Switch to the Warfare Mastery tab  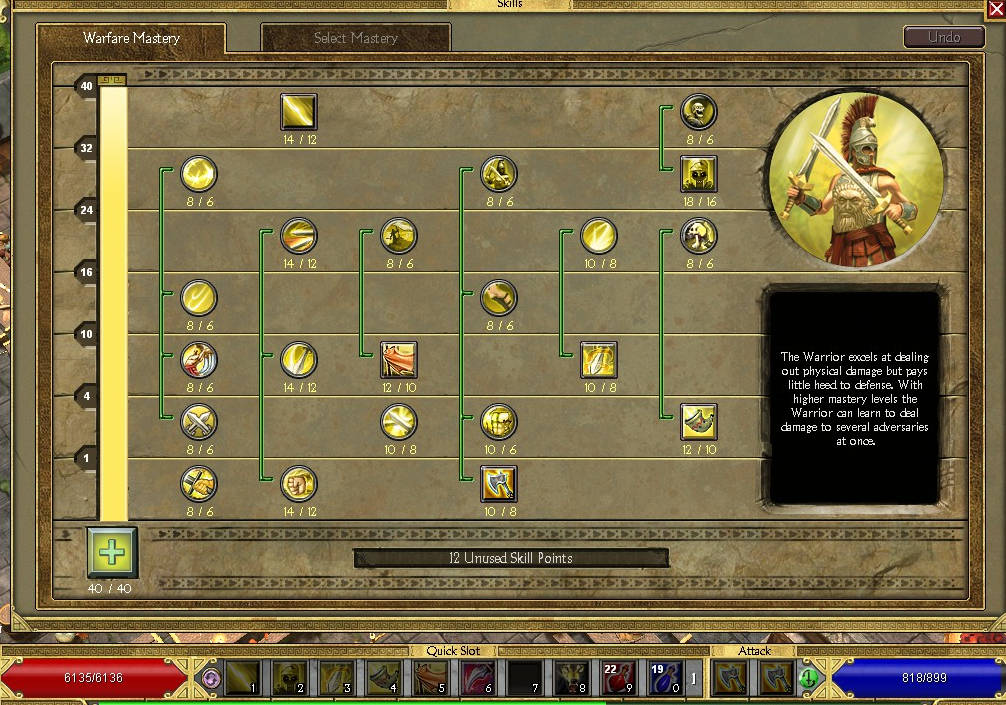click(131, 39)
